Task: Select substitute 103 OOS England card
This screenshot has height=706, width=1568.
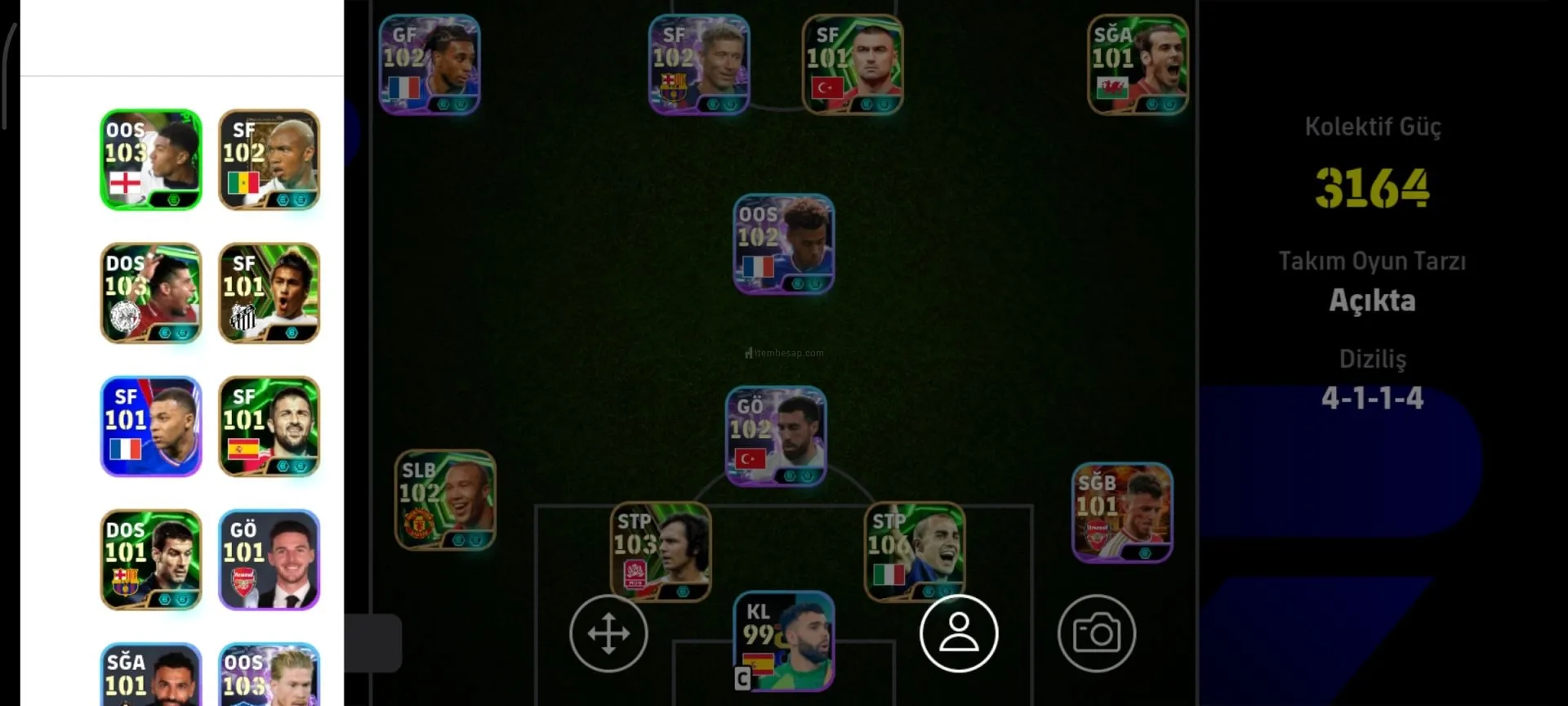Action: 151,159
